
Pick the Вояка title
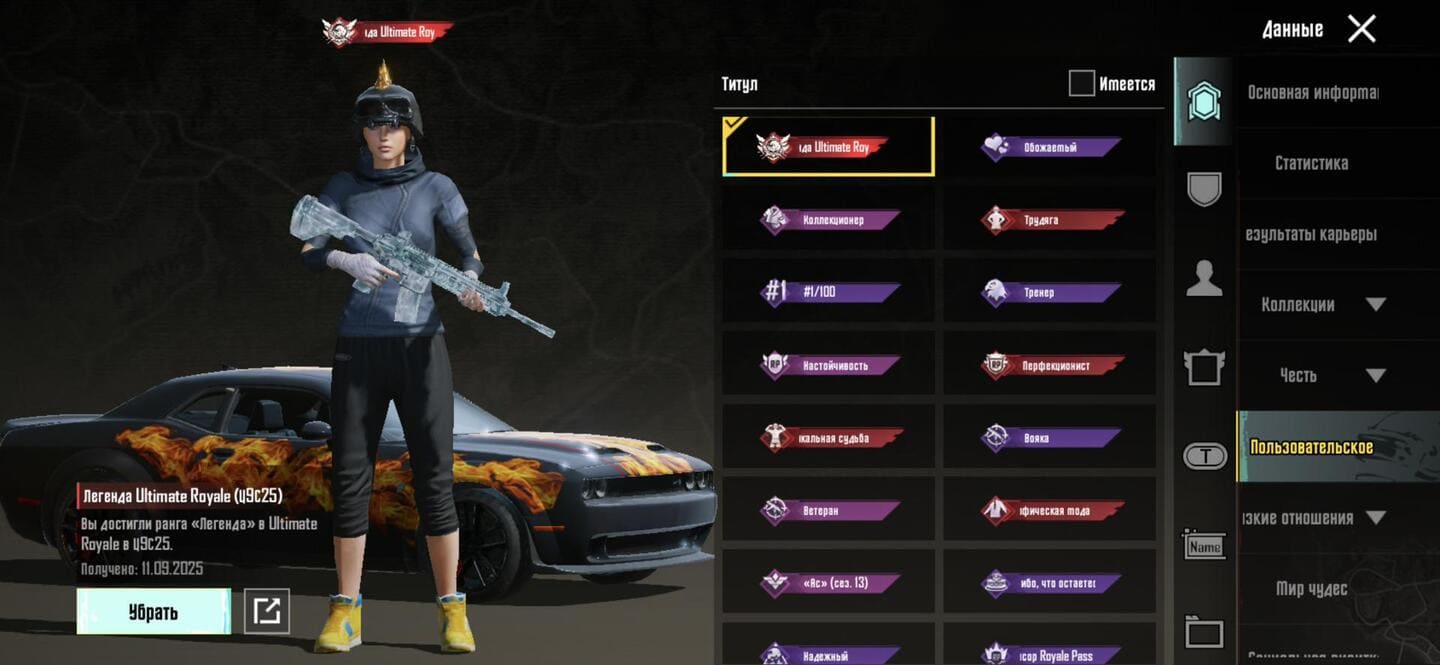tap(1050, 438)
